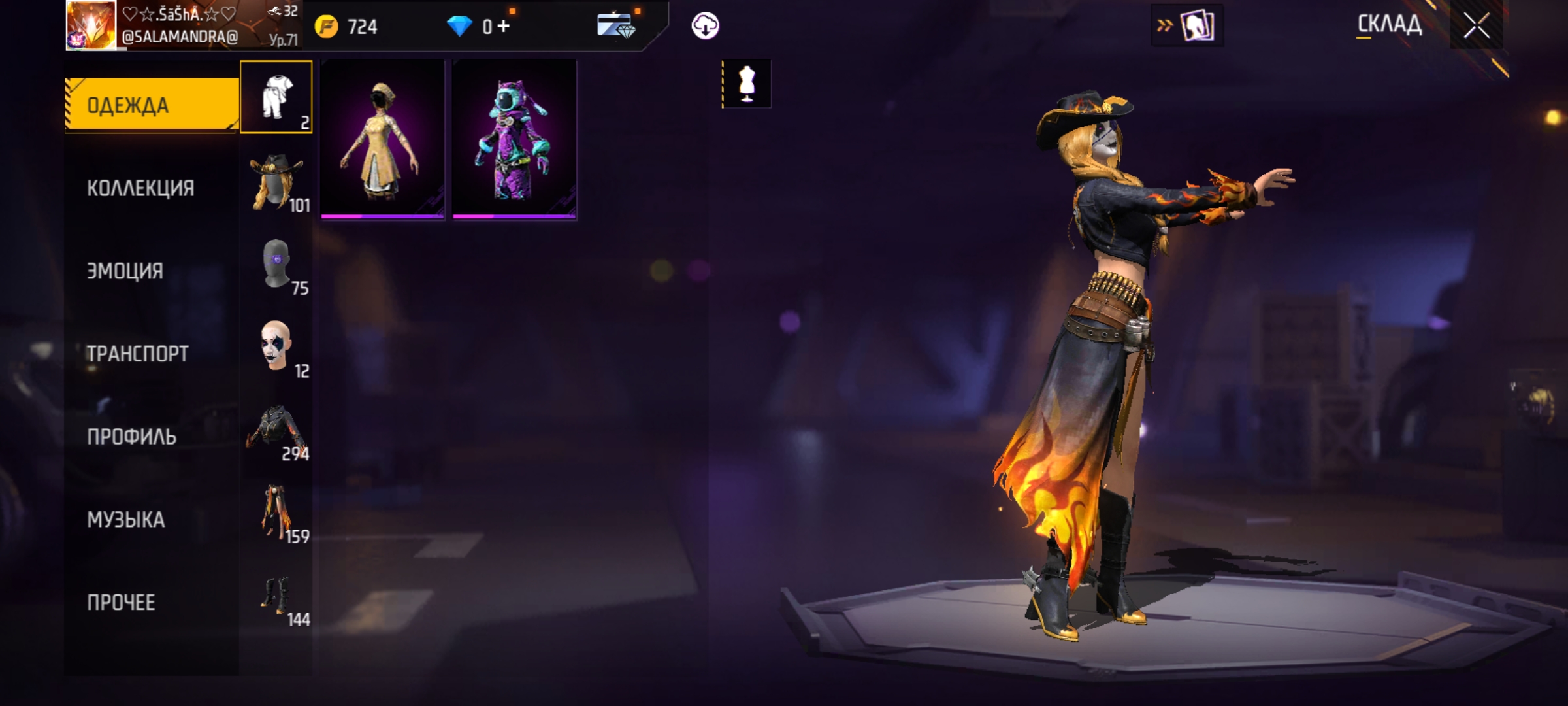Screen dimensions: 1568x706
Task: Switch to the КОЛЛЕКЦИЯ tab
Action: (x=141, y=188)
